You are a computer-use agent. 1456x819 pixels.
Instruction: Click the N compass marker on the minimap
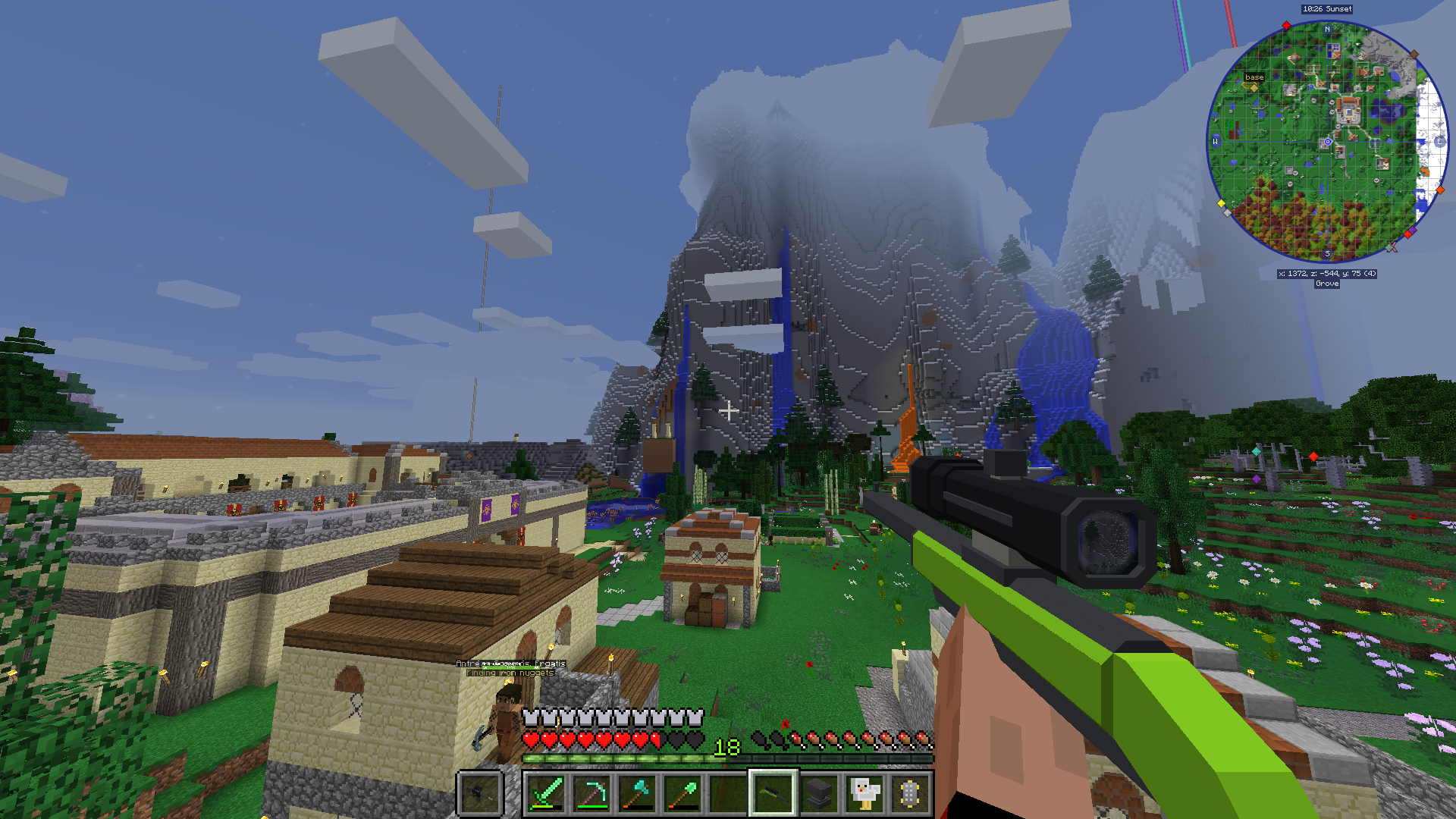tap(1327, 29)
